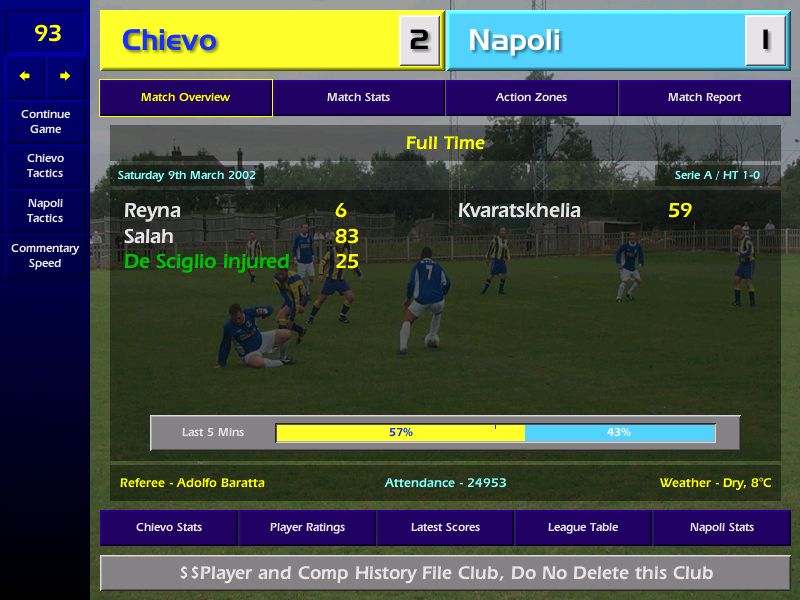The width and height of the screenshot is (800, 600).
Task: Check the Latest Scores
Action: click(x=445, y=528)
